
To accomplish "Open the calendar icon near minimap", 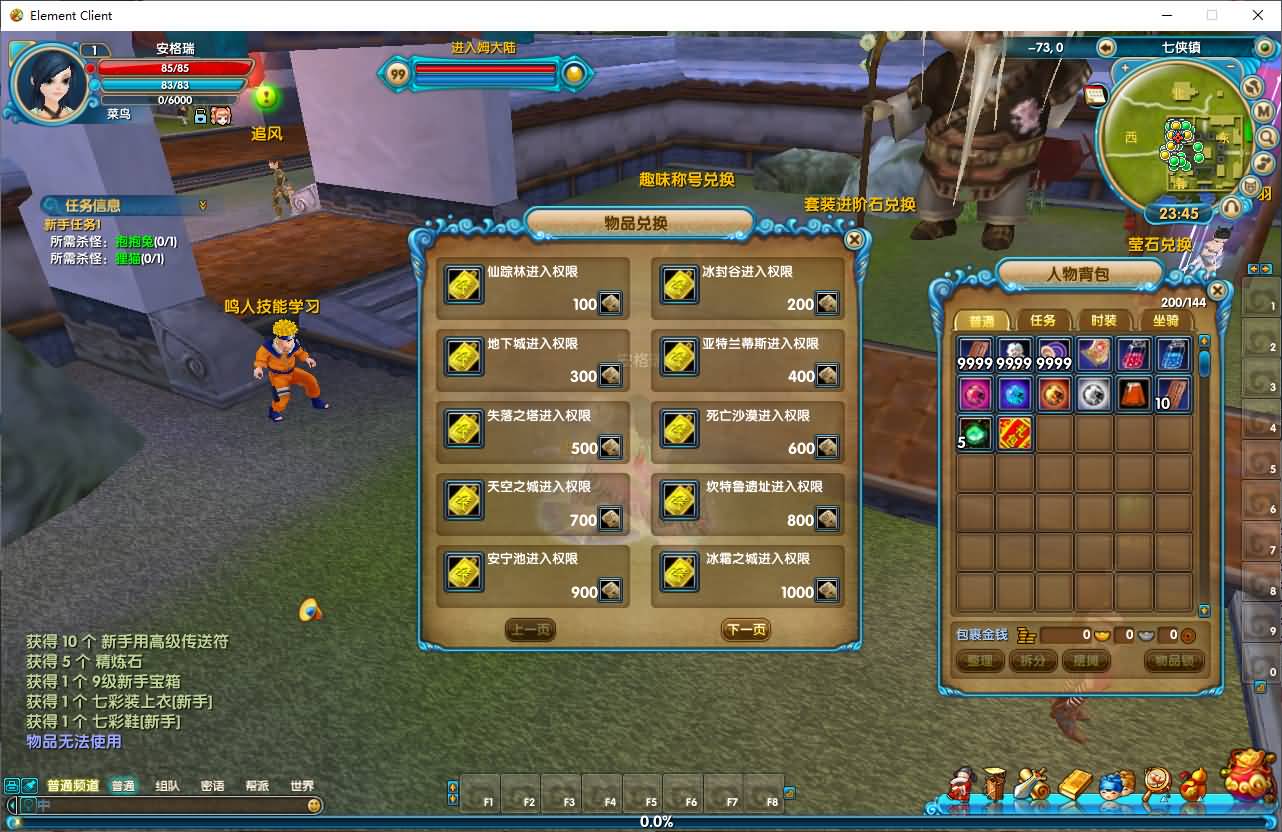I will tap(1095, 95).
